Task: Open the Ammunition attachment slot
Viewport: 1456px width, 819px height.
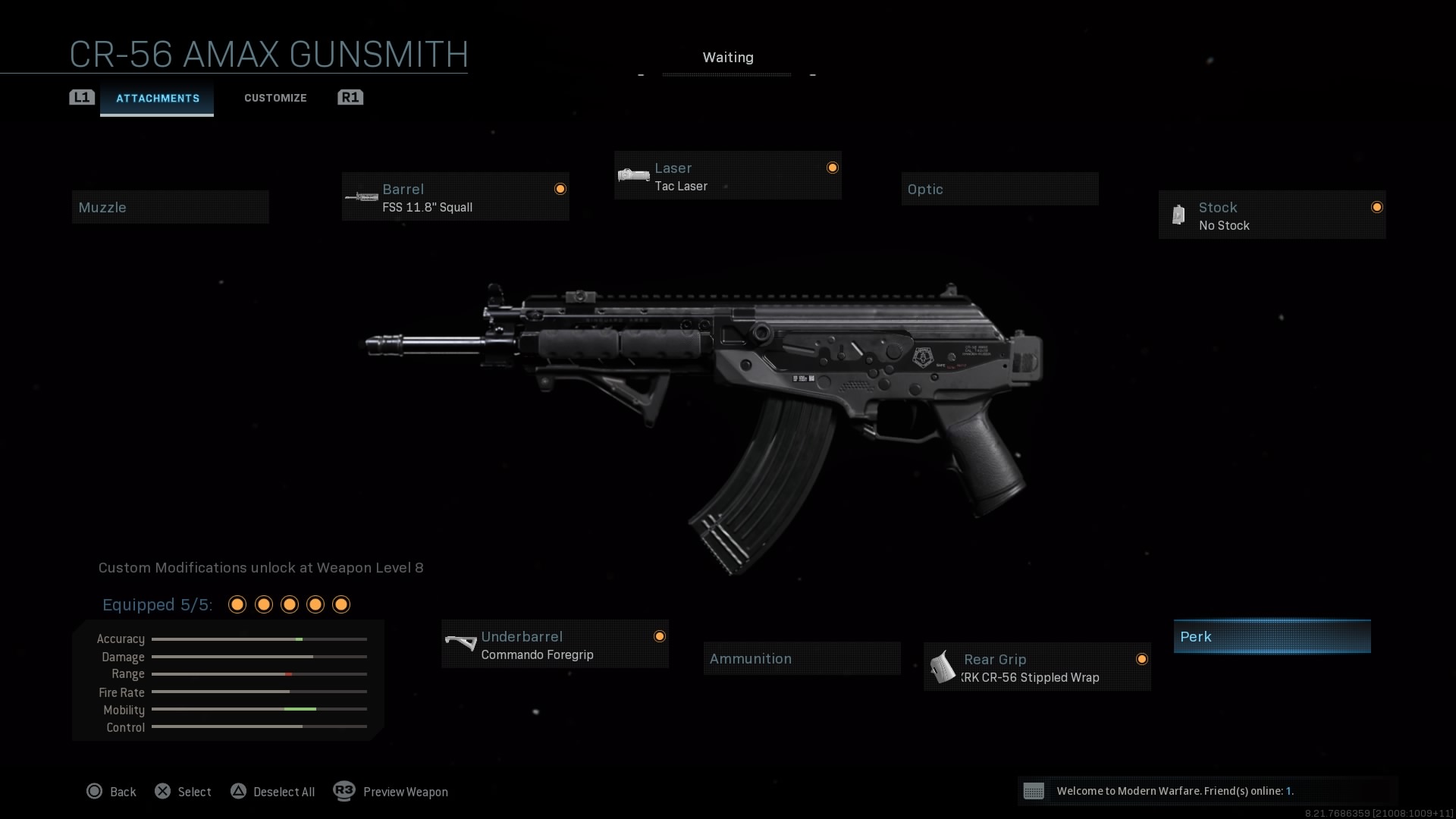Action: click(x=801, y=657)
